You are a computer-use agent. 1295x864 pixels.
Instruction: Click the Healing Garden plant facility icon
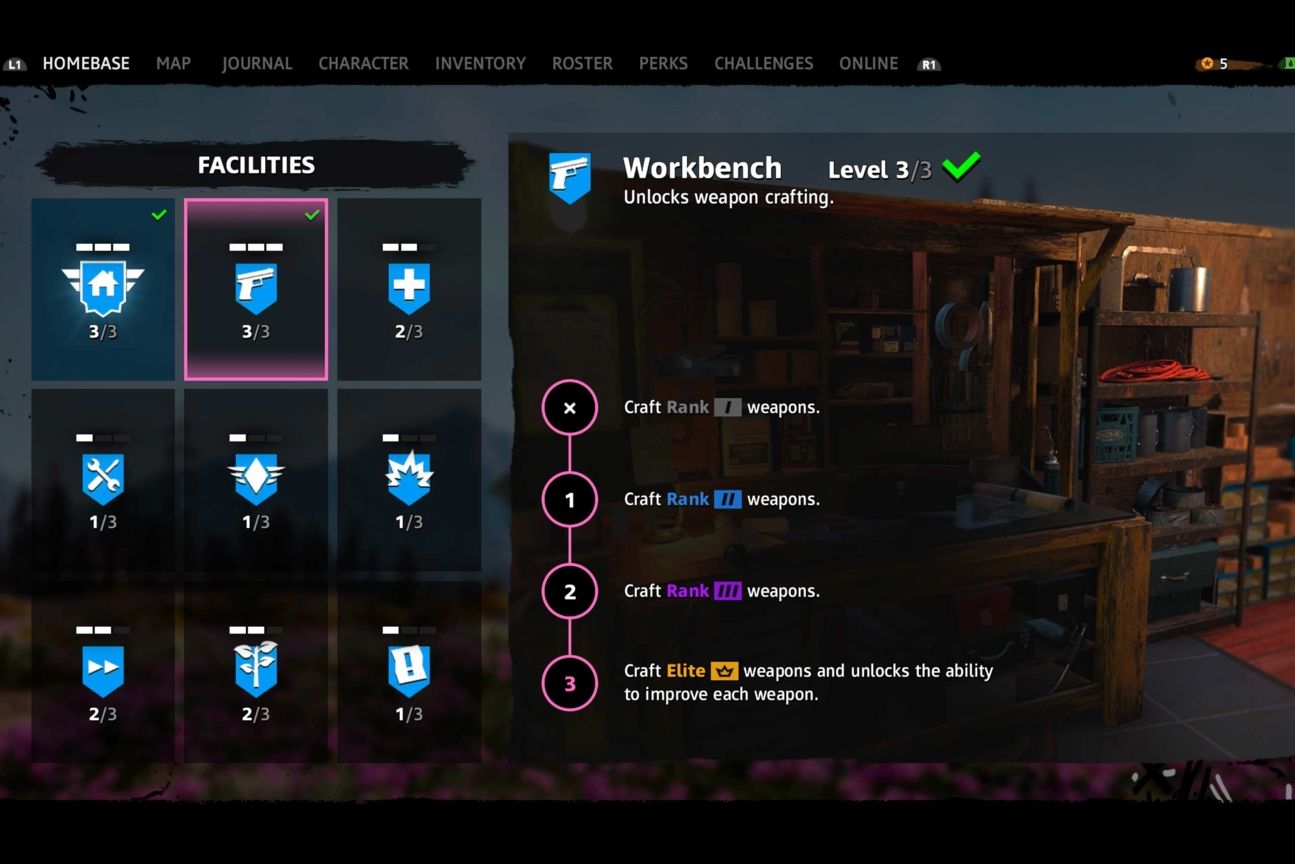coord(256,666)
